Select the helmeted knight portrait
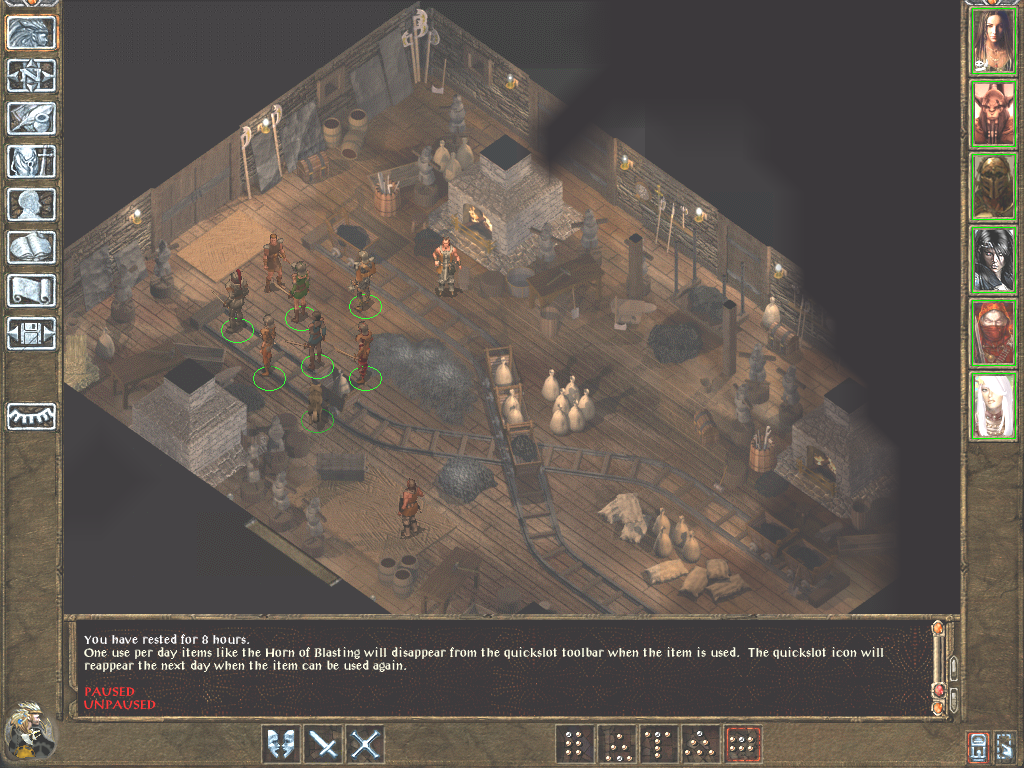The height and width of the screenshot is (768, 1024). 993,187
